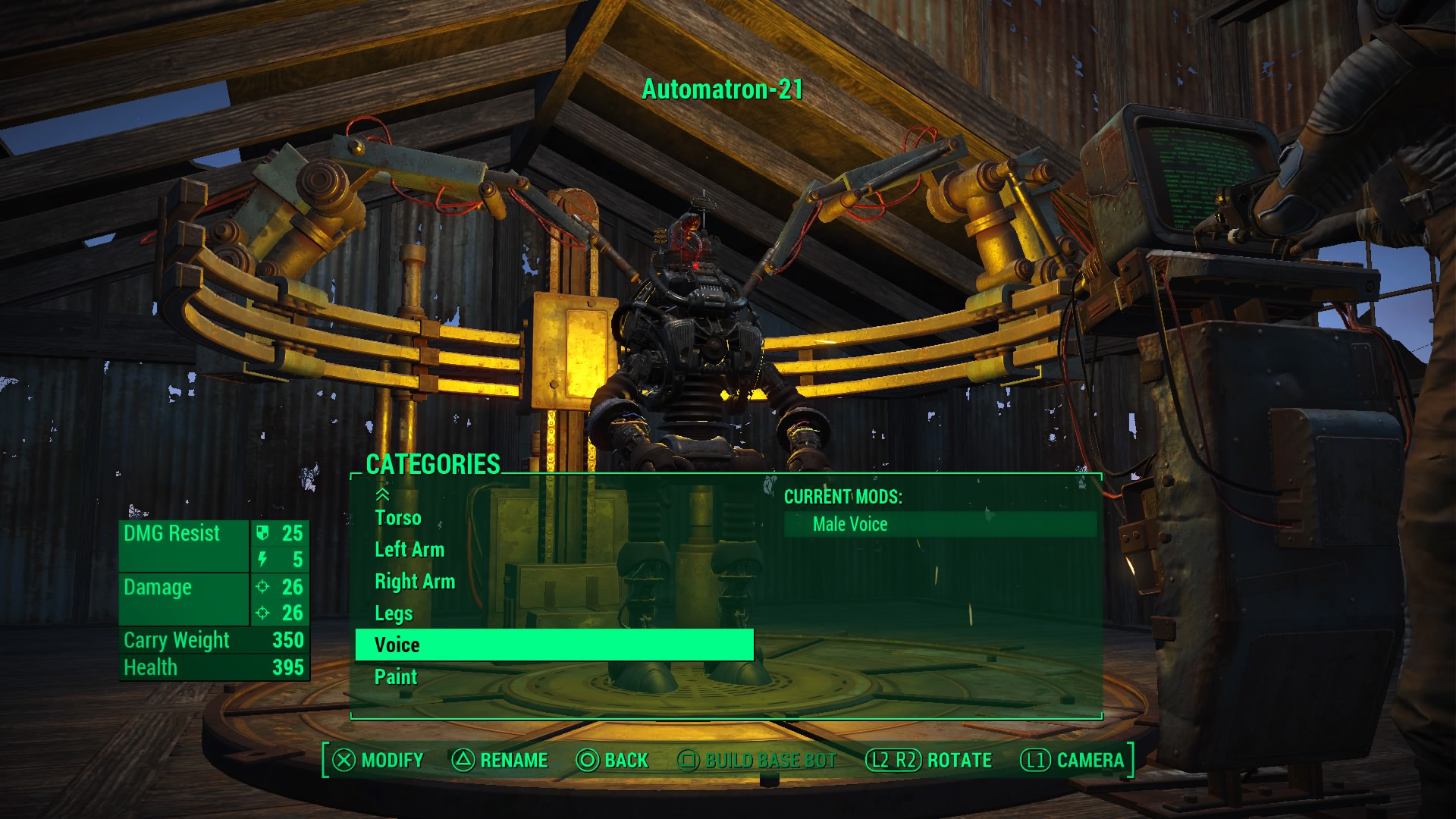This screenshot has height=819, width=1456.
Task: Select the Torso category
Action: (x=398, y=518)
